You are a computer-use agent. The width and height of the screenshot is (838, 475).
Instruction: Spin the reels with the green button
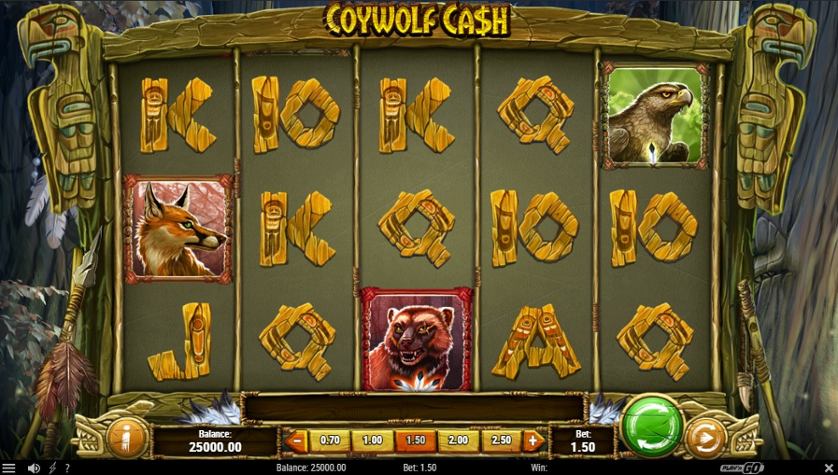651,426
